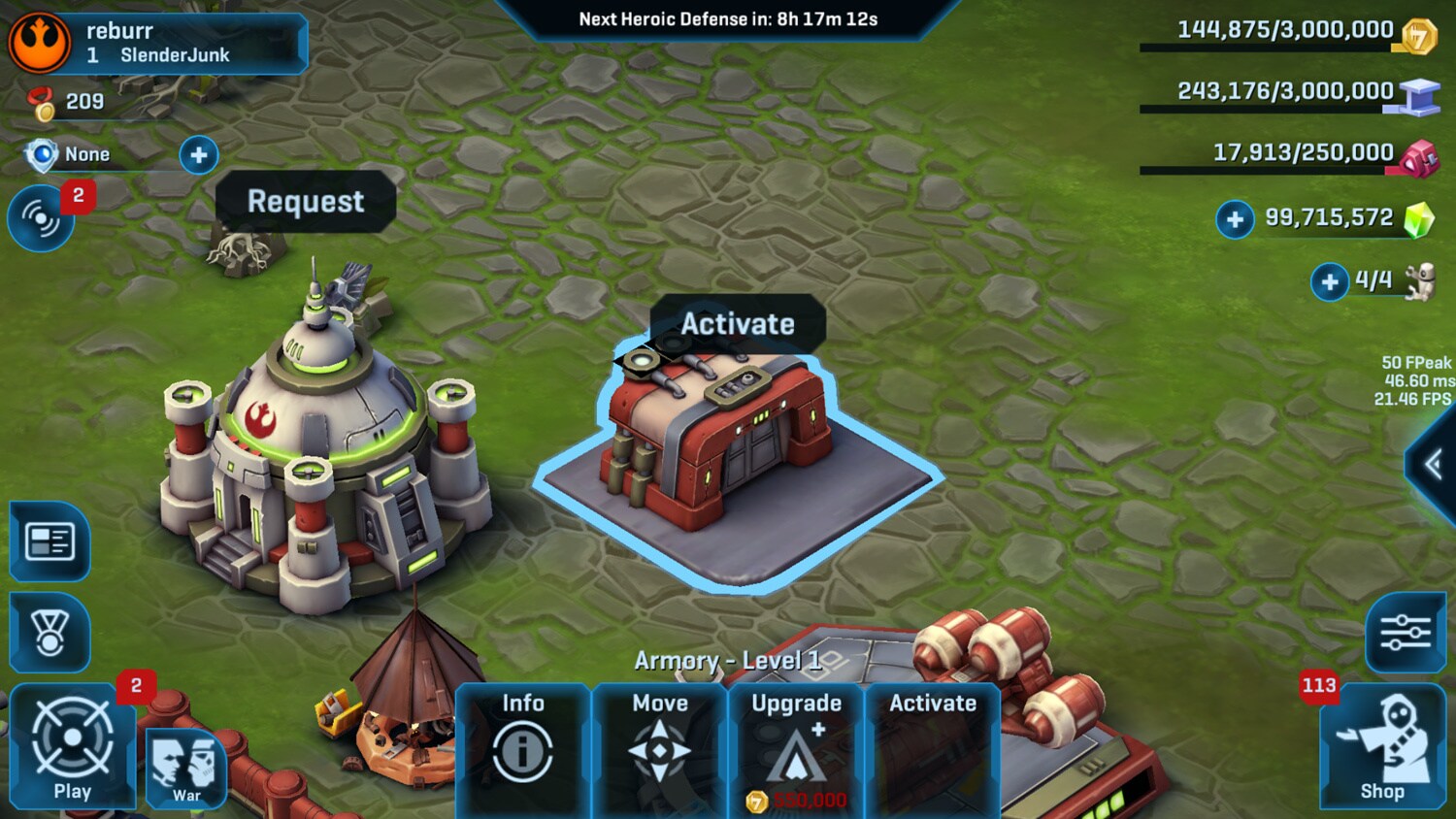The height and width of the screenshot is (819, 1456).
Task: Open the Play battle menu
Action: [72, 747]
